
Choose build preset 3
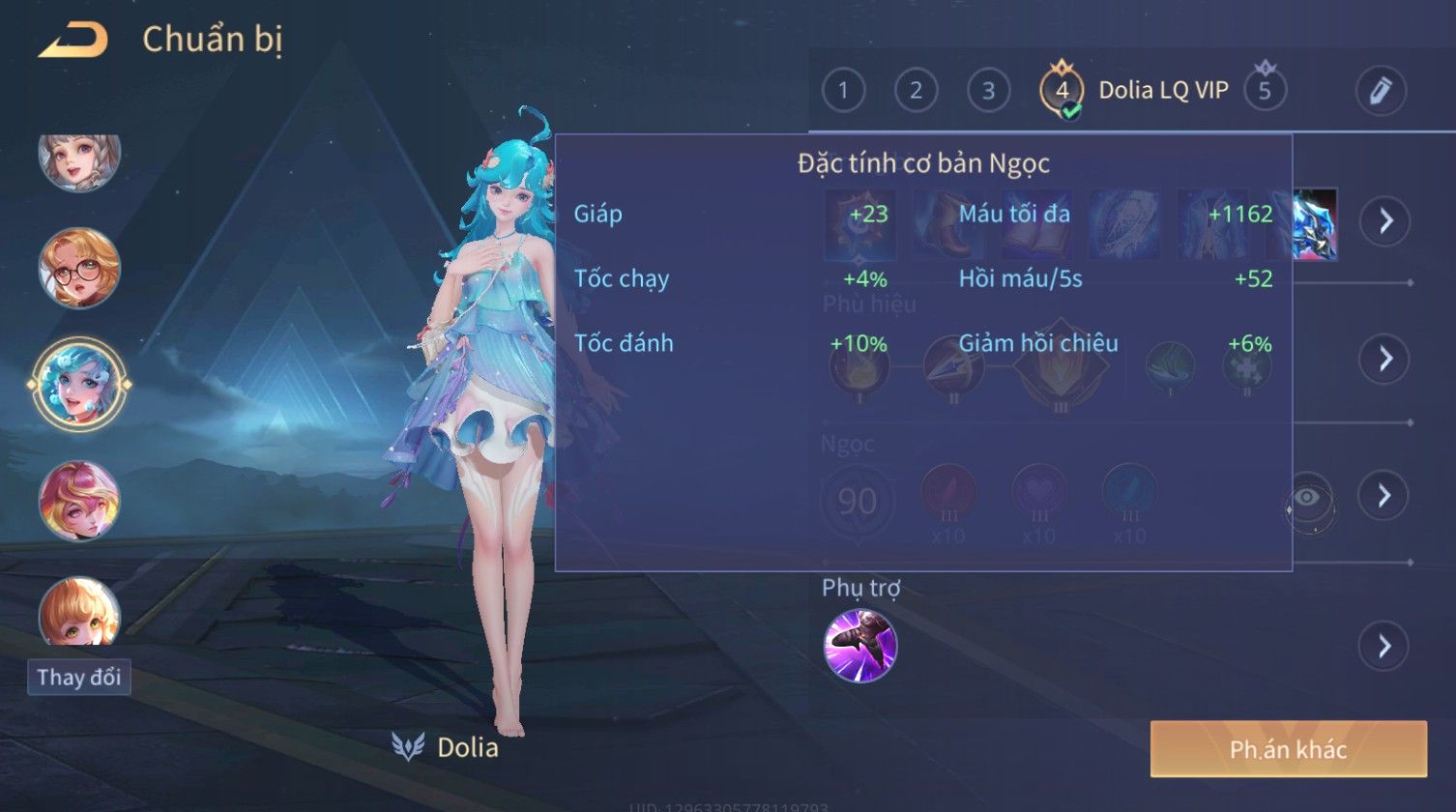(988, 91)
